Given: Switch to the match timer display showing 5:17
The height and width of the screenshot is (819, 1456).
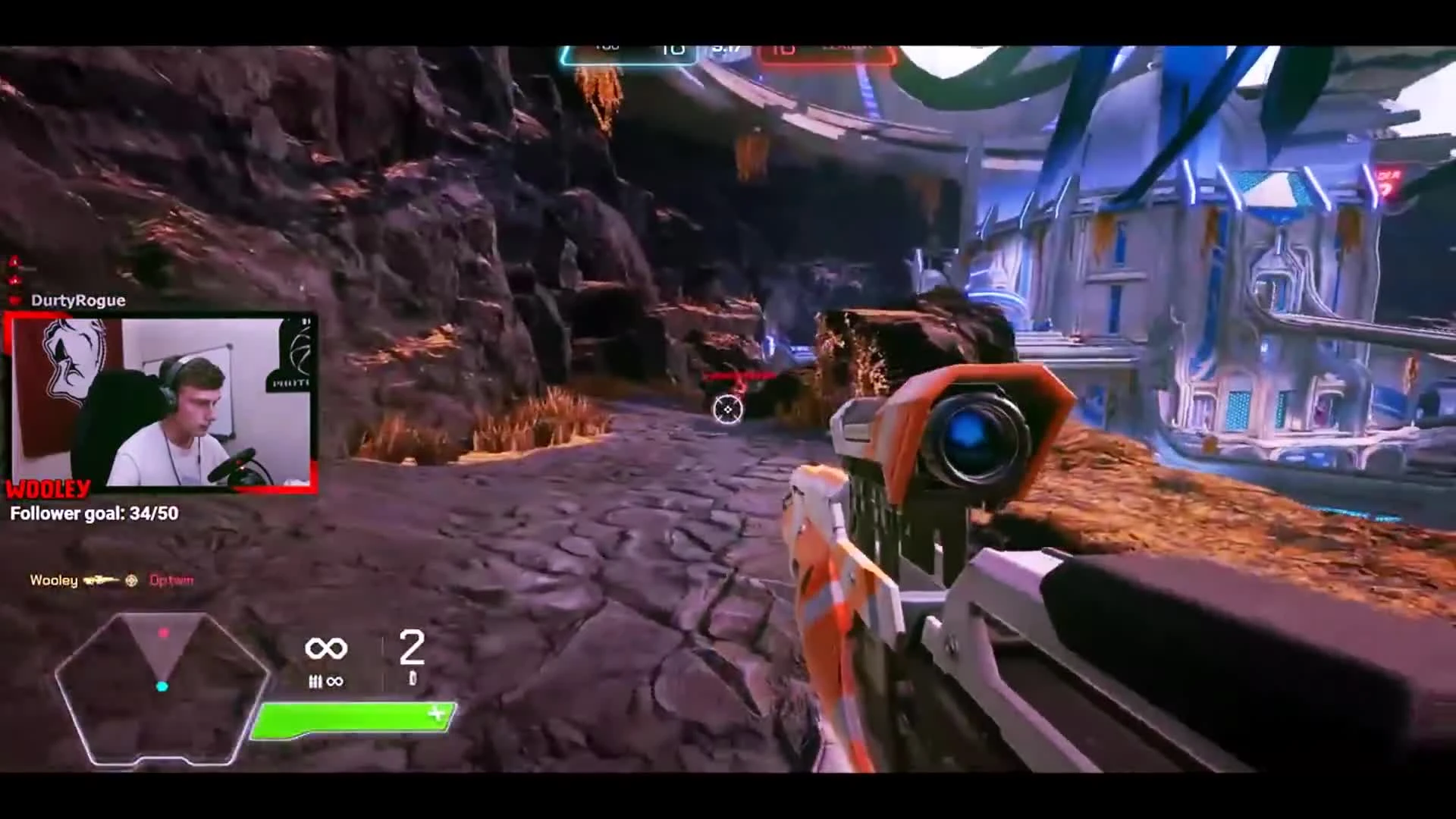Looking at the screenshot, I should pos(726,47).
